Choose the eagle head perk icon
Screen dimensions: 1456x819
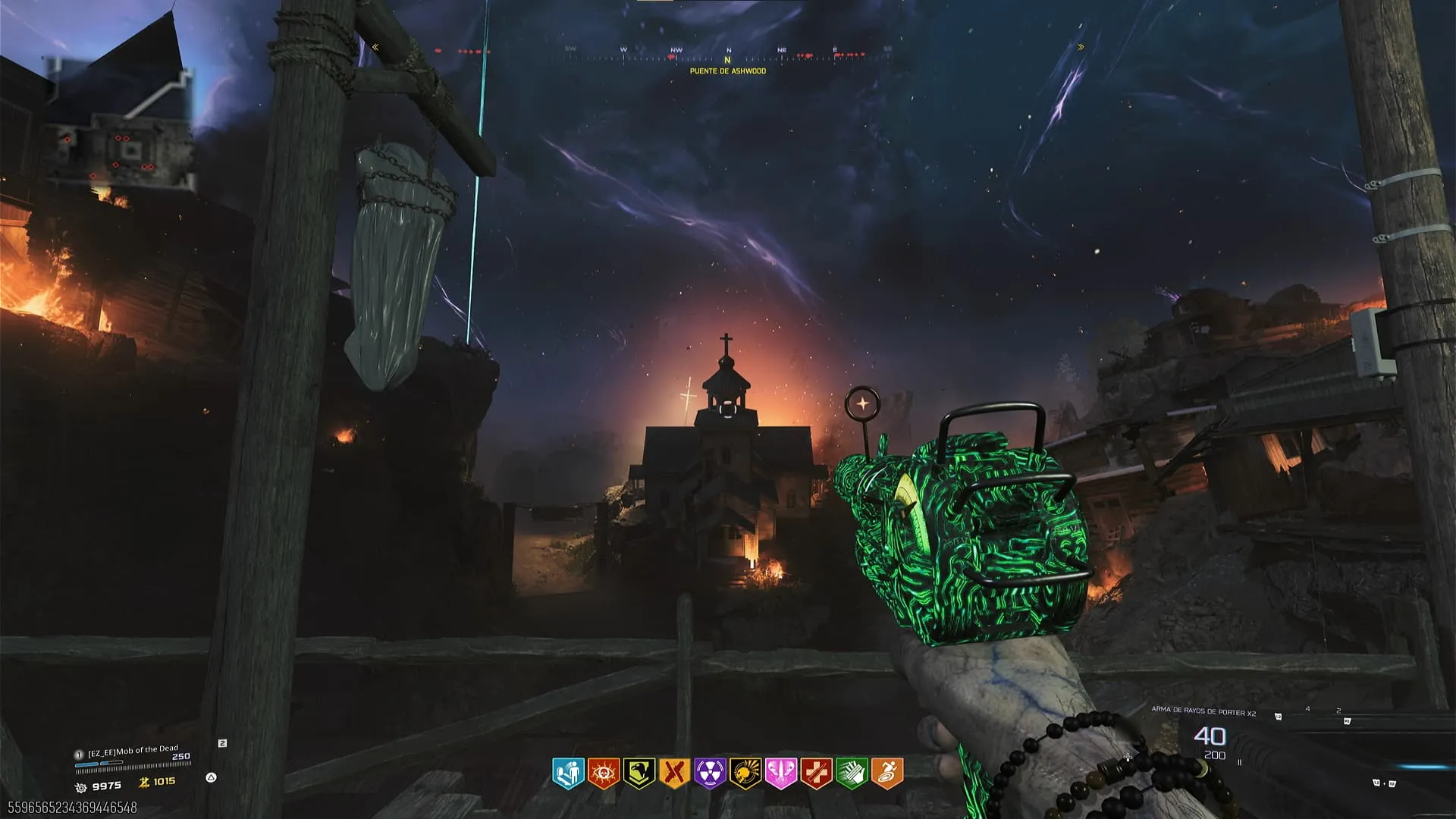point(639,773)
